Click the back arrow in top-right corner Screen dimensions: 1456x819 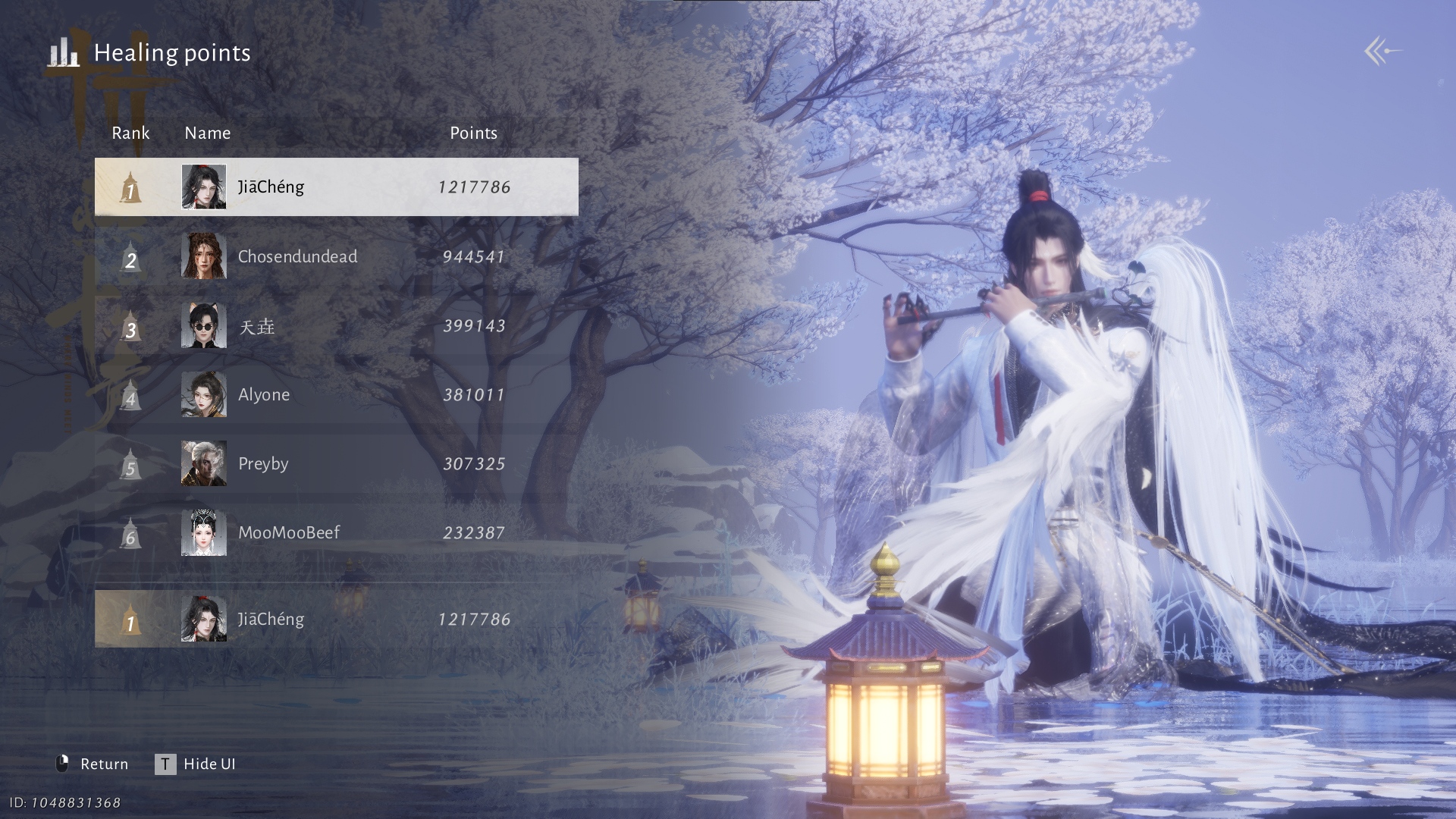1382,52
